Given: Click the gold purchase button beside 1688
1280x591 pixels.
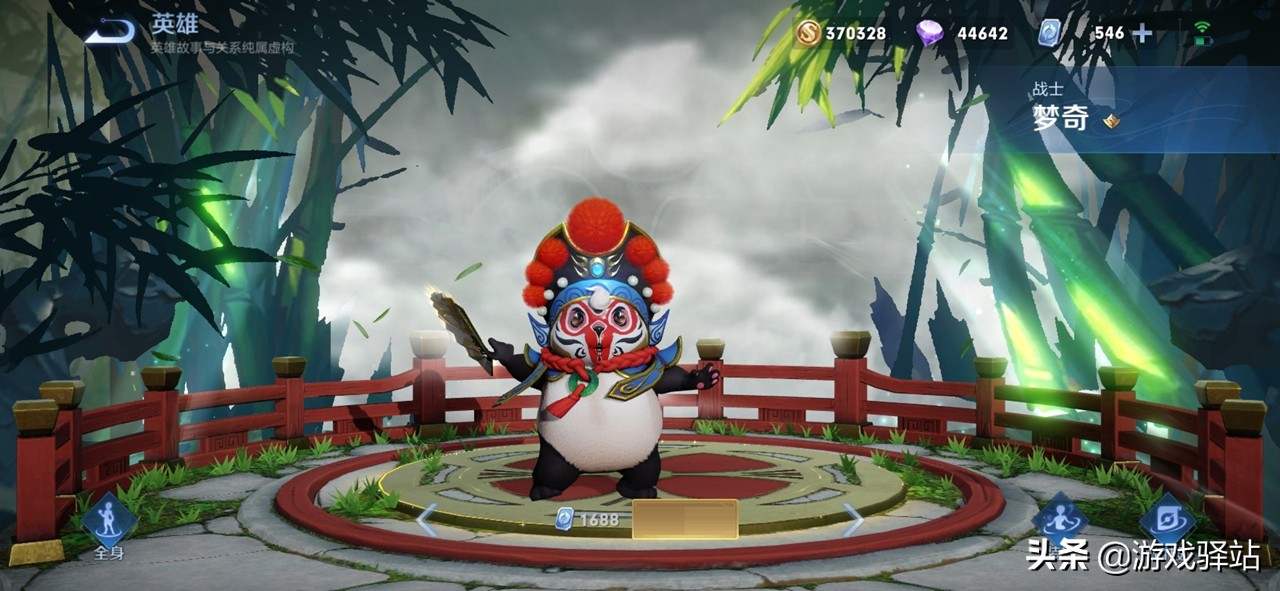Looking at the screenshot, I should (685, 519).
